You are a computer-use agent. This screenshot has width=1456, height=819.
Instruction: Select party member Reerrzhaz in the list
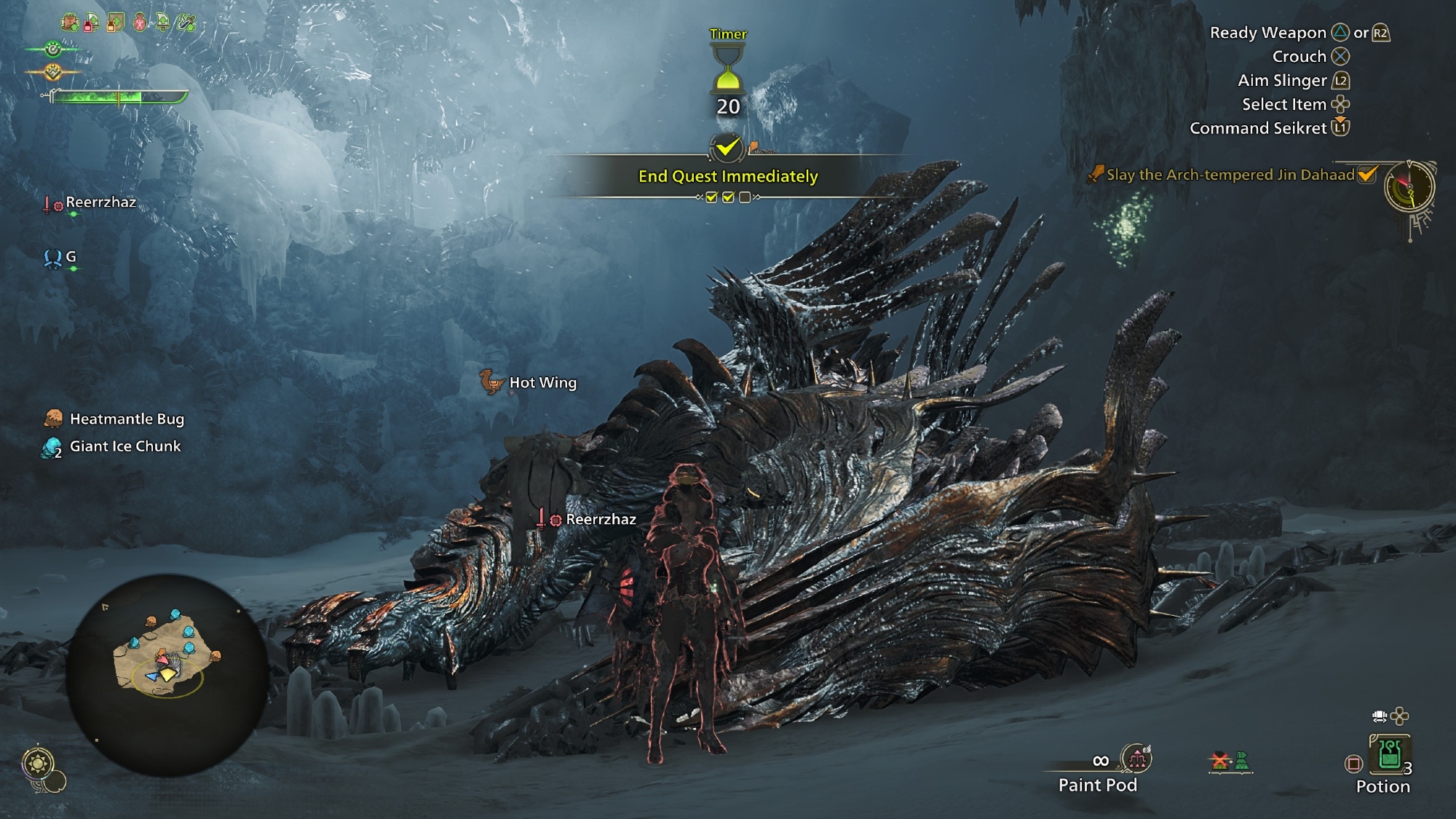point(100,202)
